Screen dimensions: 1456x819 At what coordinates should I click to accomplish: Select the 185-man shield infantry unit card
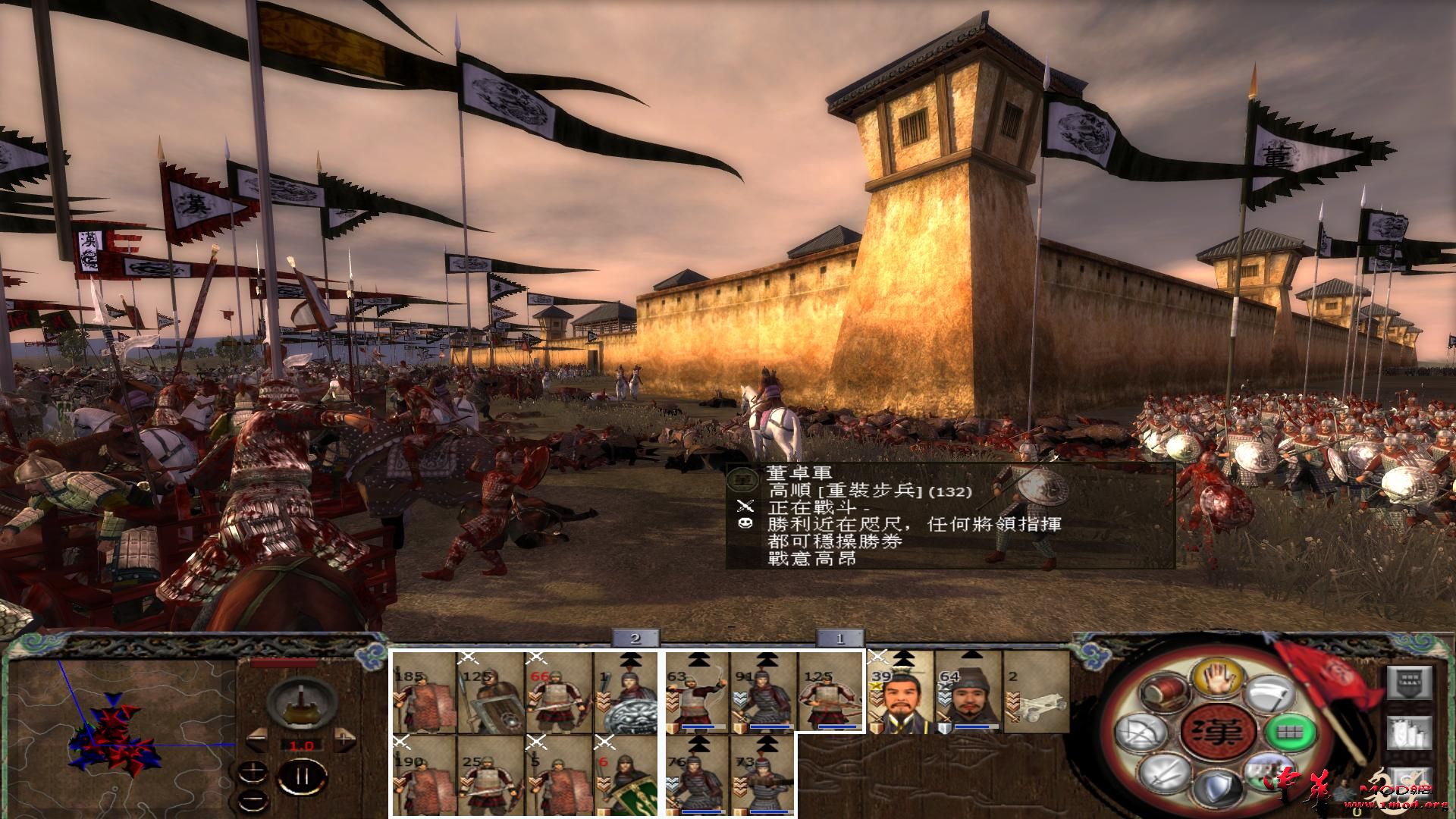pyautogui.click(x=423, y=694)
